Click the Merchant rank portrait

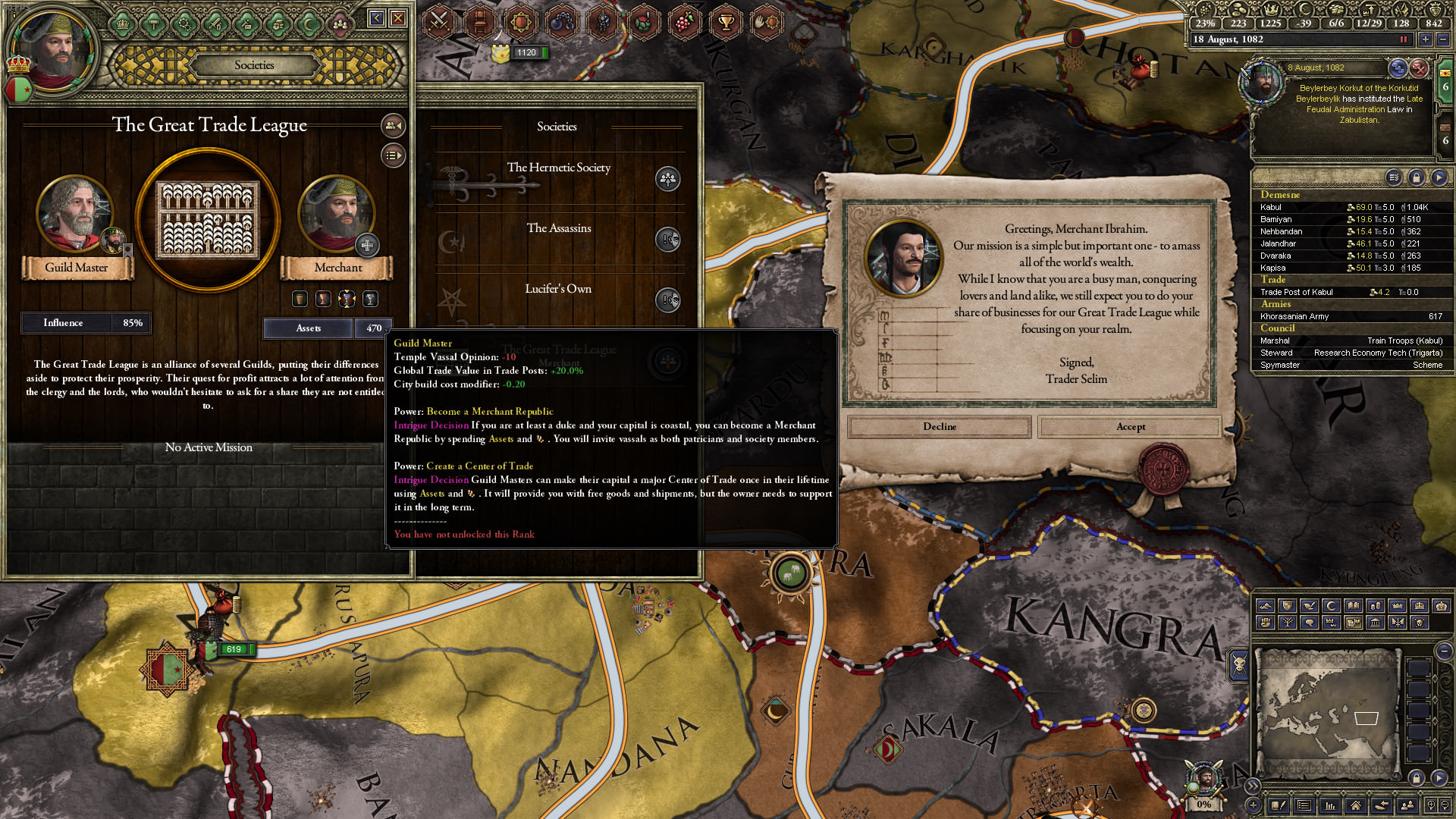[336, 215]
